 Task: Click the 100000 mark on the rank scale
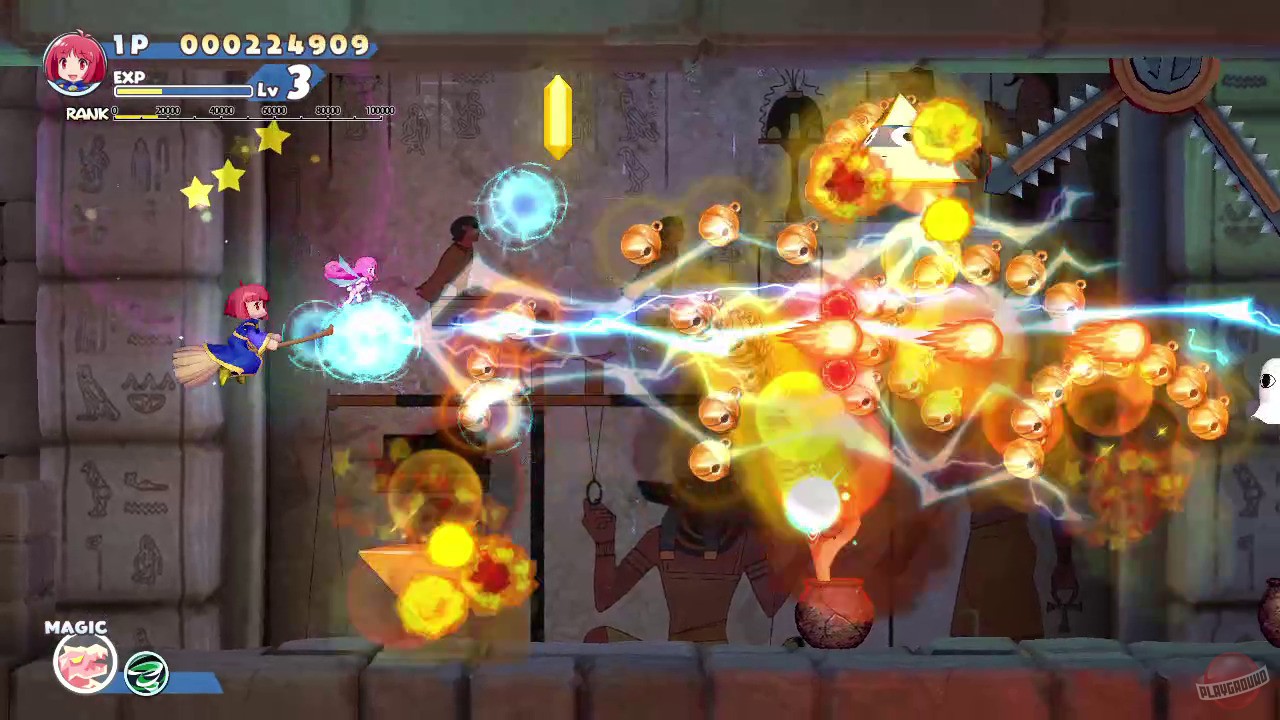pyautogui.click(x=380, y=112)
